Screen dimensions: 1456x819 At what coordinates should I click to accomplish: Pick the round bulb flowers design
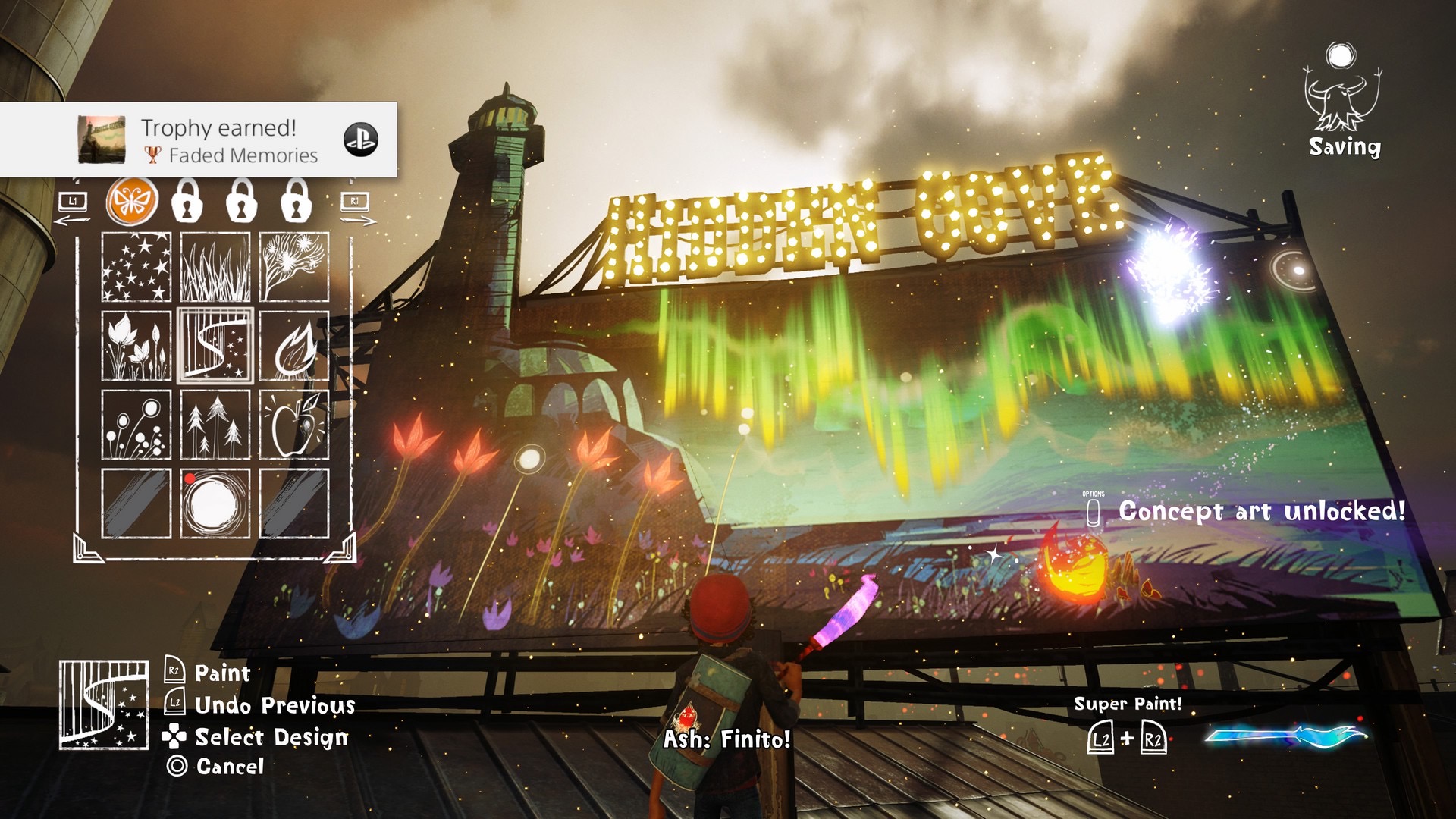click(x=136, y=425)
